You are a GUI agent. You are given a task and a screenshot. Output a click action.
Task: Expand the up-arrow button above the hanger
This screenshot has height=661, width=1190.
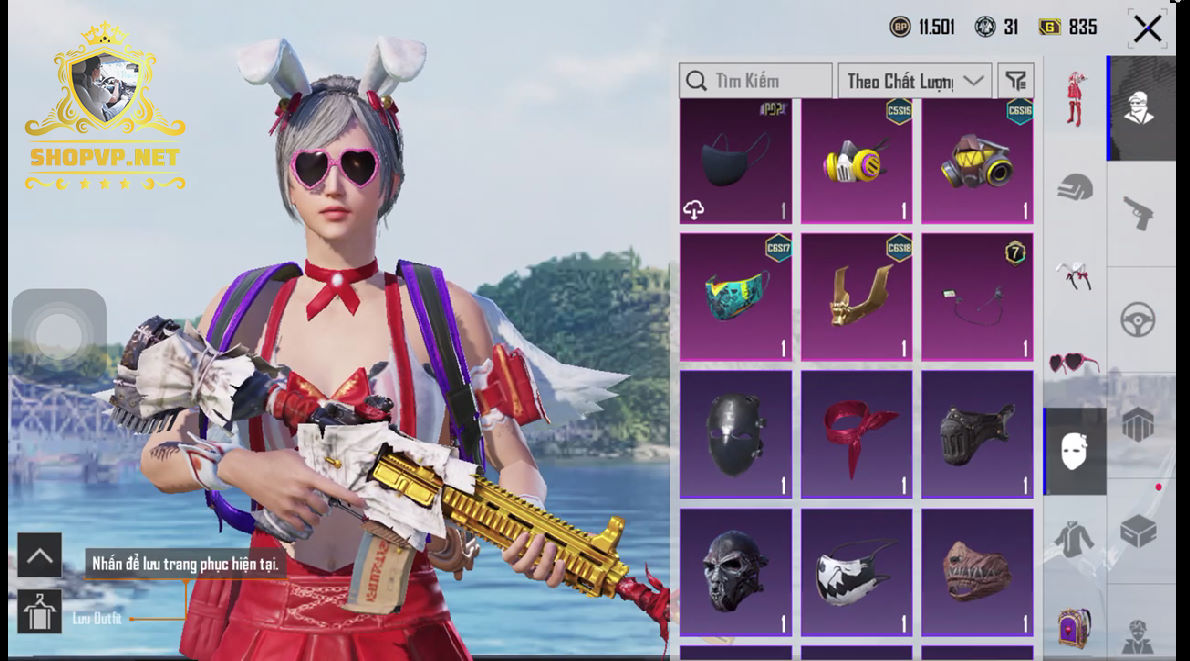pos(40,555)
